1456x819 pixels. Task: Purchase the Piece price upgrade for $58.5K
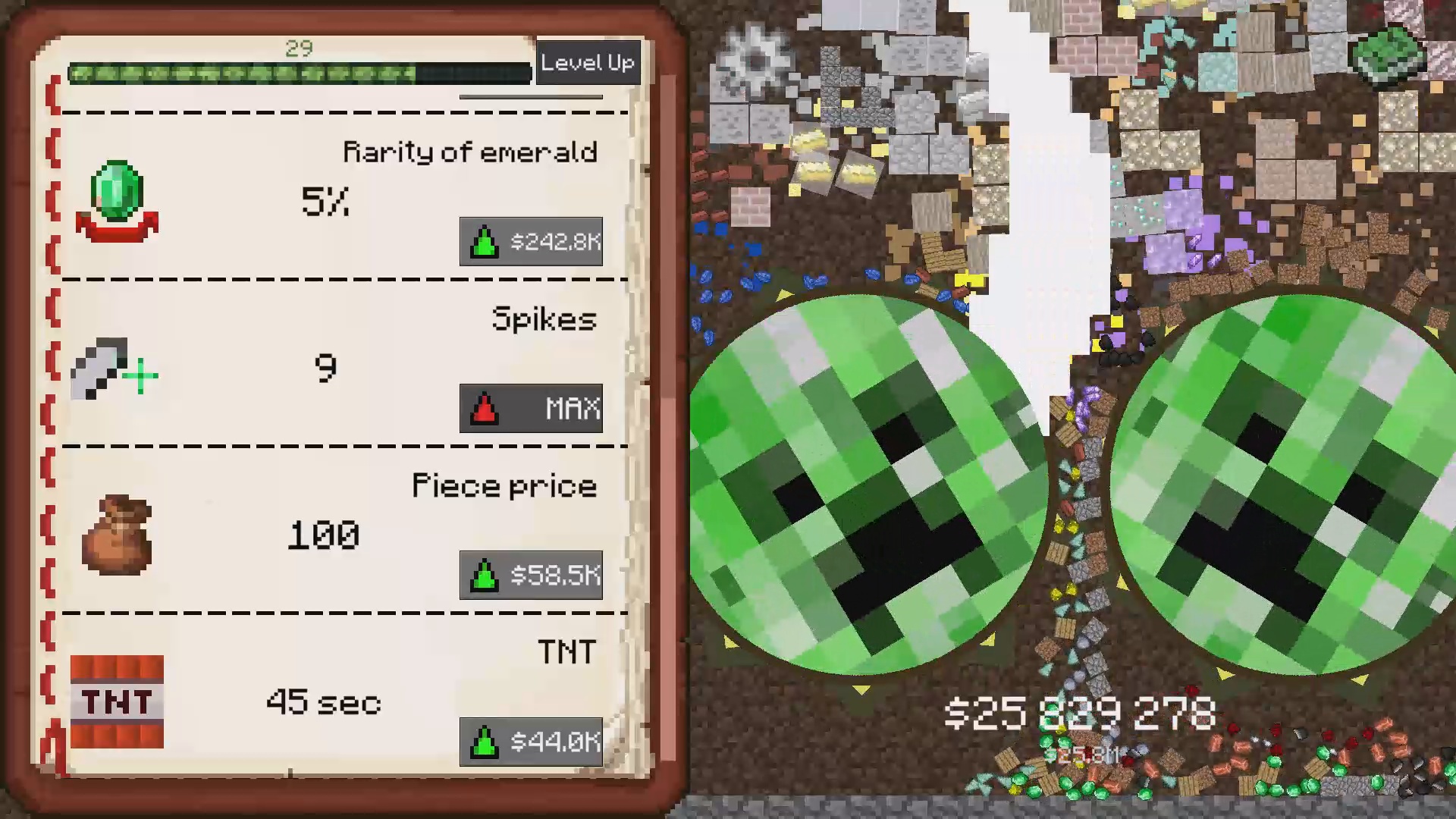(x=531, y=575)
